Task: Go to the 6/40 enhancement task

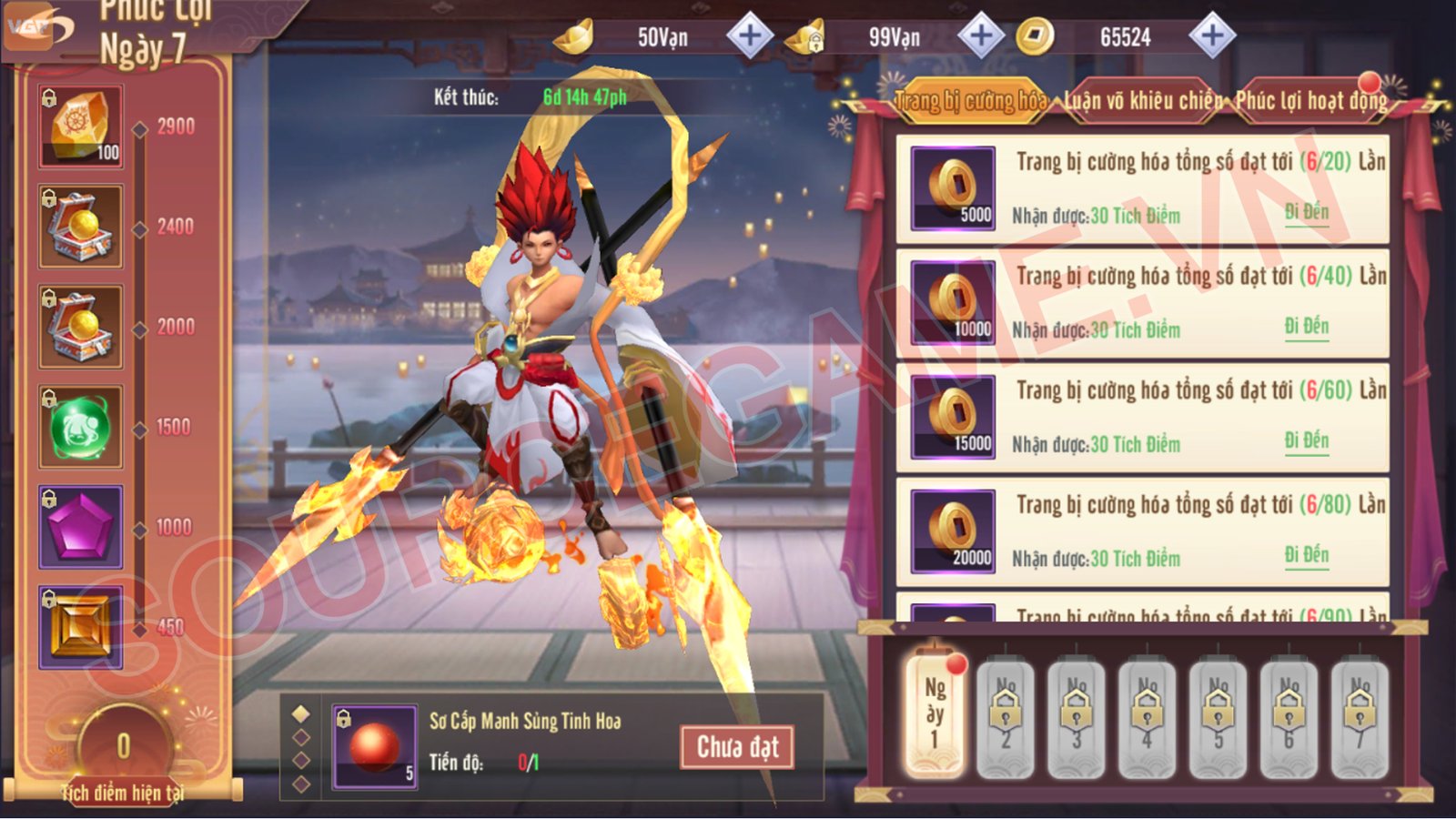Action: [1307, 327]
